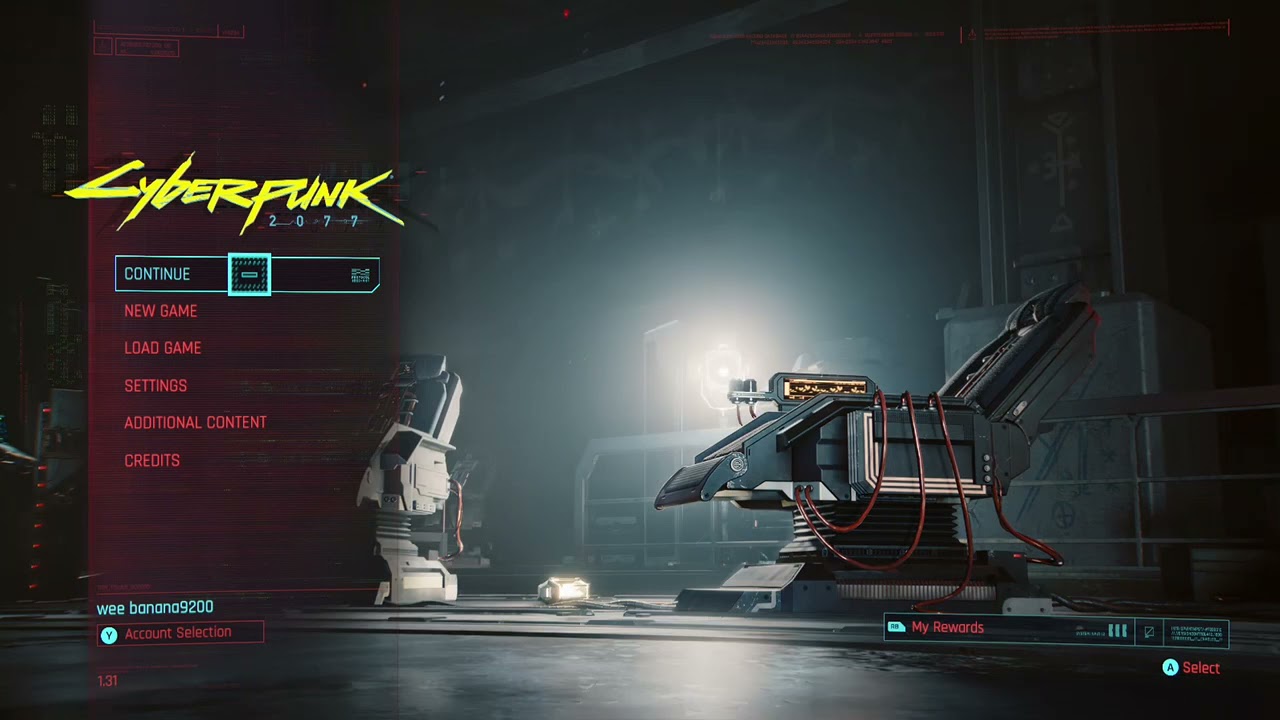Select the highlighted chip icon on the Continue bar
The width and height of the screenshot is (1280, 720).
pyautogui.click(x=248, y=274)
